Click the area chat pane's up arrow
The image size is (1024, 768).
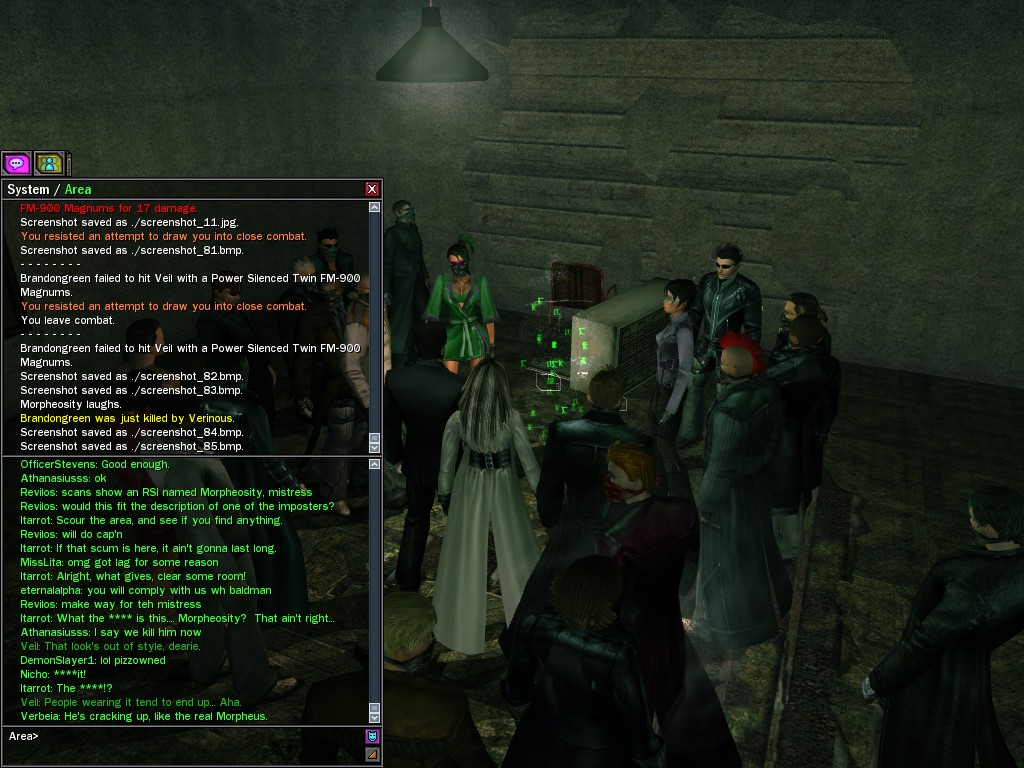coord(375,464)
